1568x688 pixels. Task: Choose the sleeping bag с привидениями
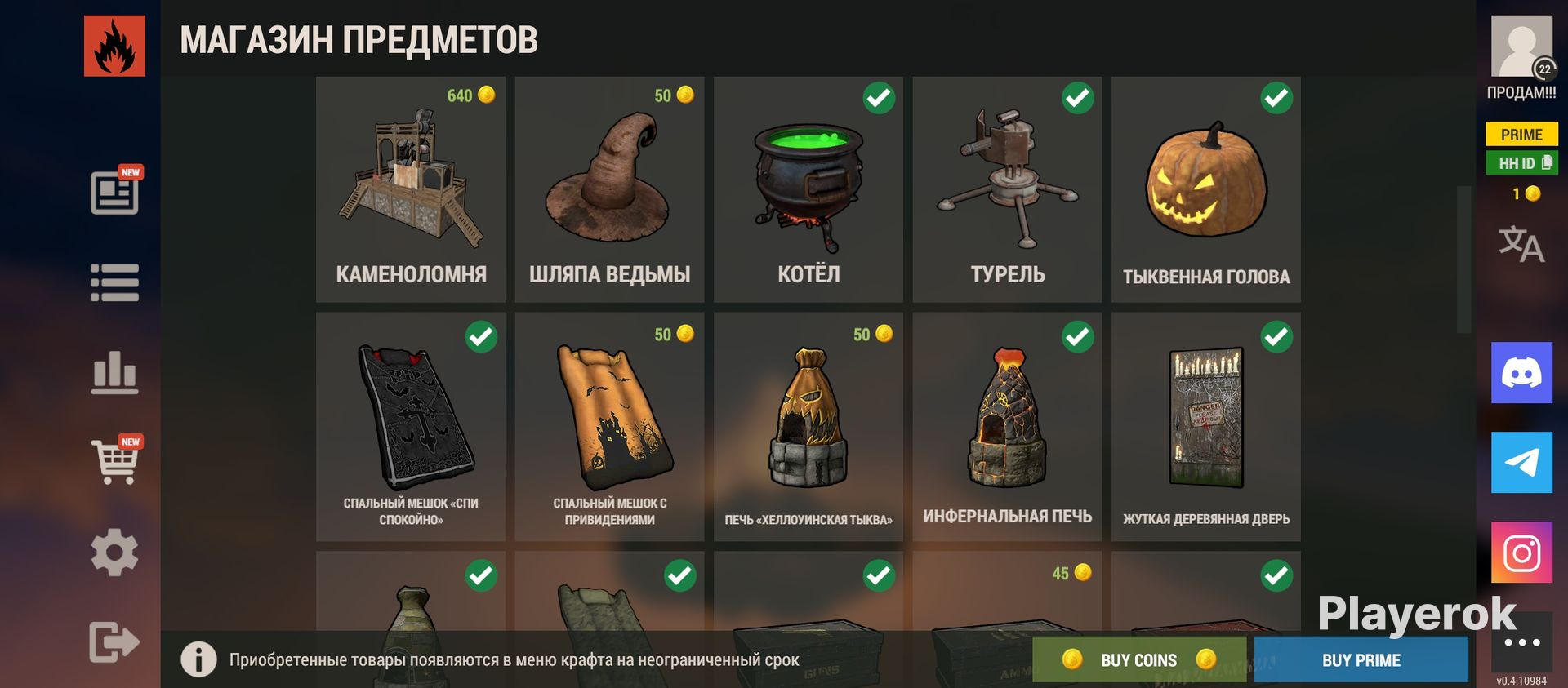[609, 426]
